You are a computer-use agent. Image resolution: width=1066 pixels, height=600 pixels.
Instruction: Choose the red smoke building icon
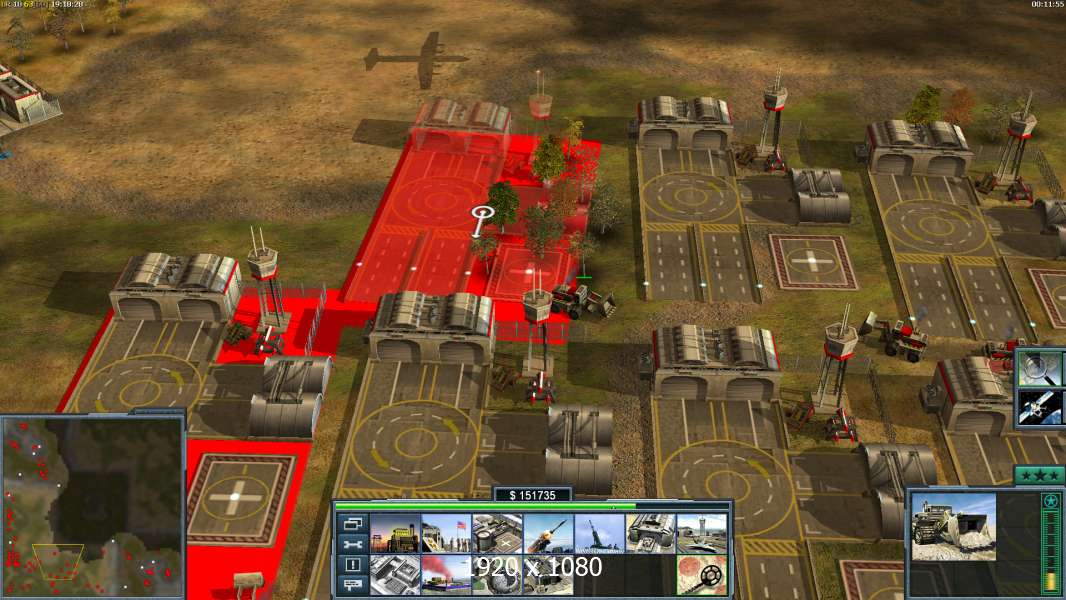pyautogui.click(x=445, y=575)
